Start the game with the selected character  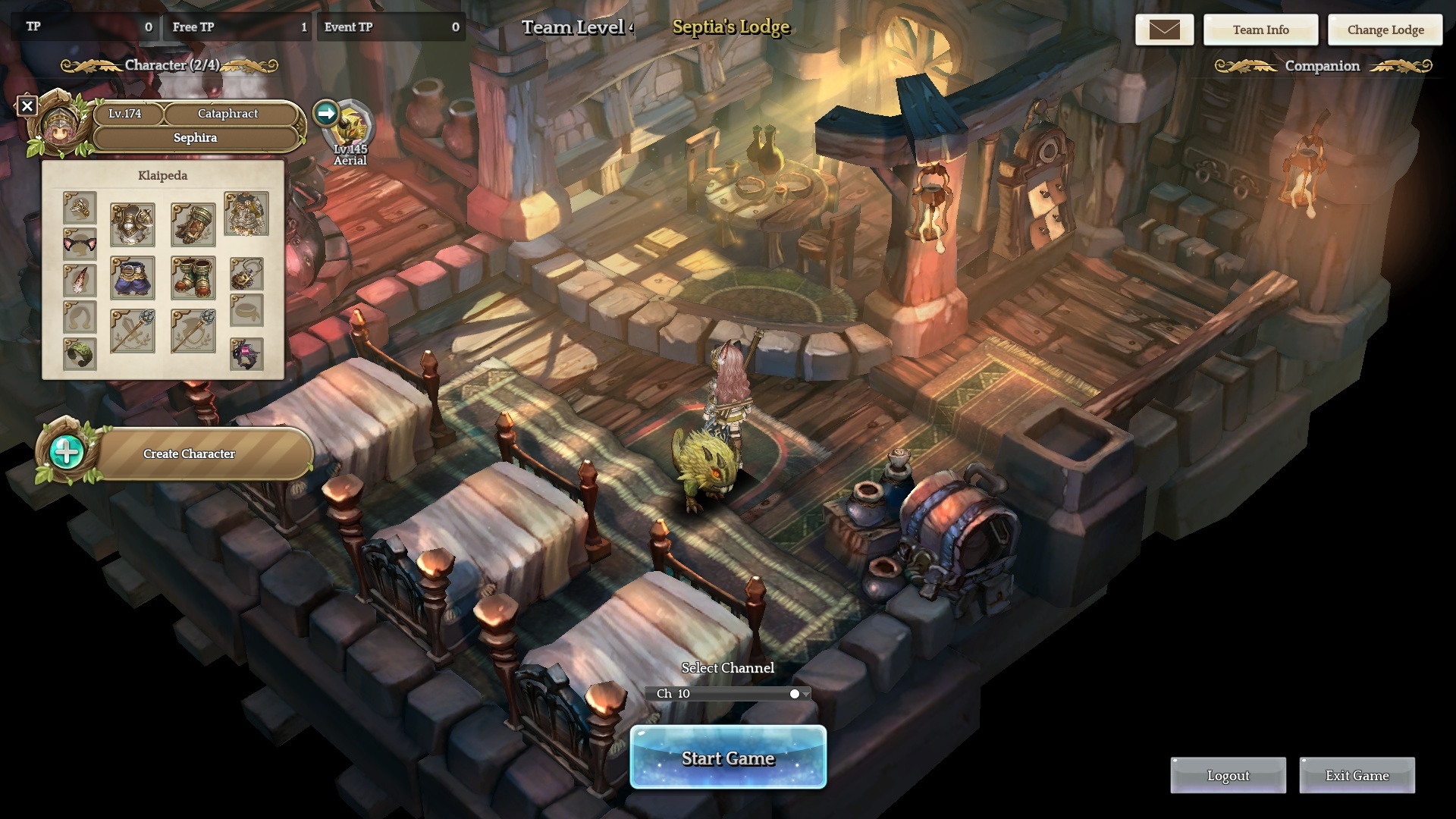point(728,758)
